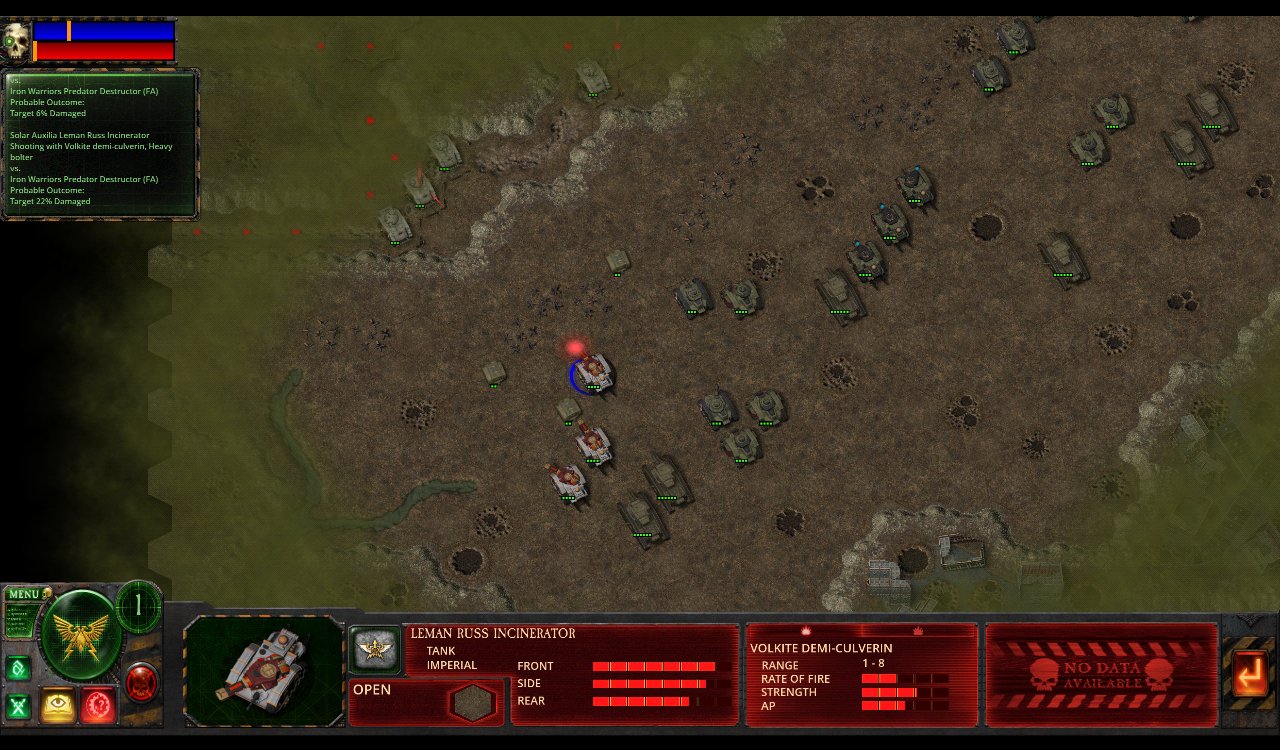
Task: Open the yellow eye-book button
Action: [59, 705]
